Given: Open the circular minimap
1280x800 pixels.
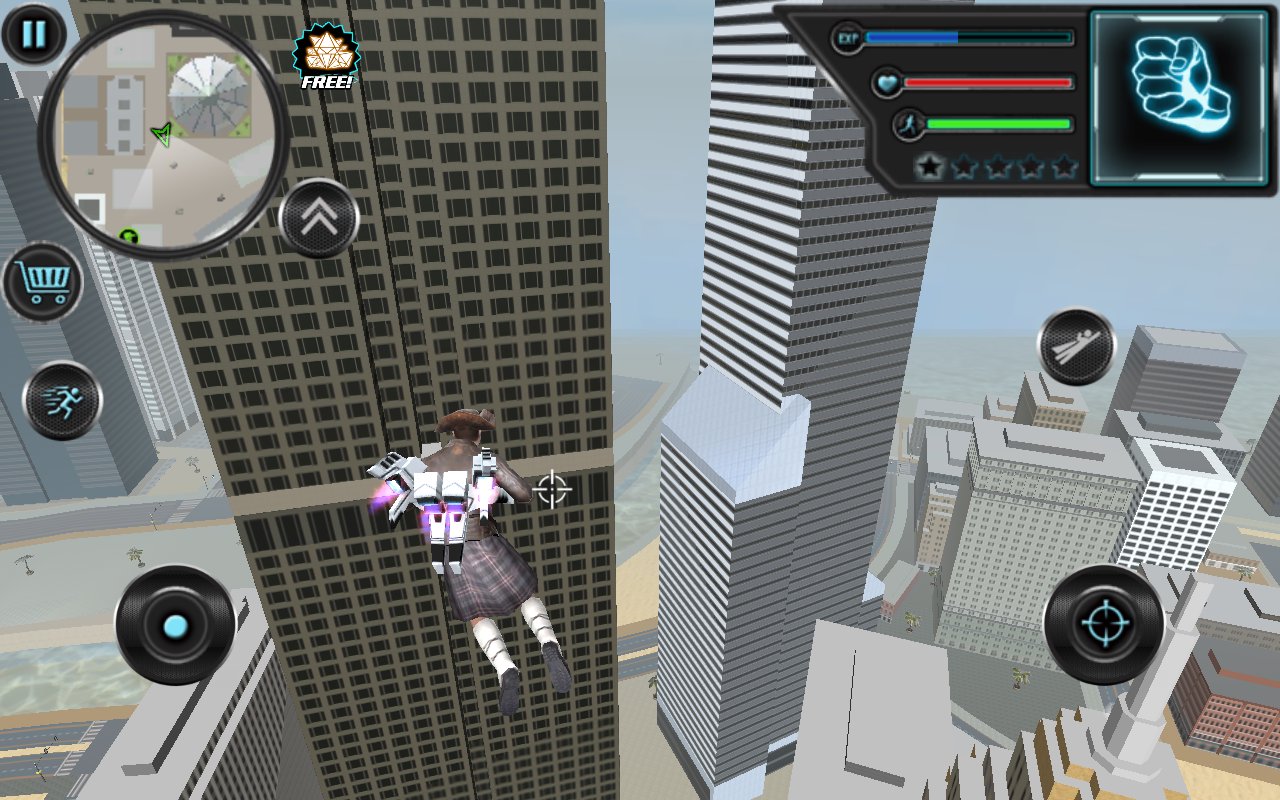Looking at the screenshot, I should click(x=162, y=136).
